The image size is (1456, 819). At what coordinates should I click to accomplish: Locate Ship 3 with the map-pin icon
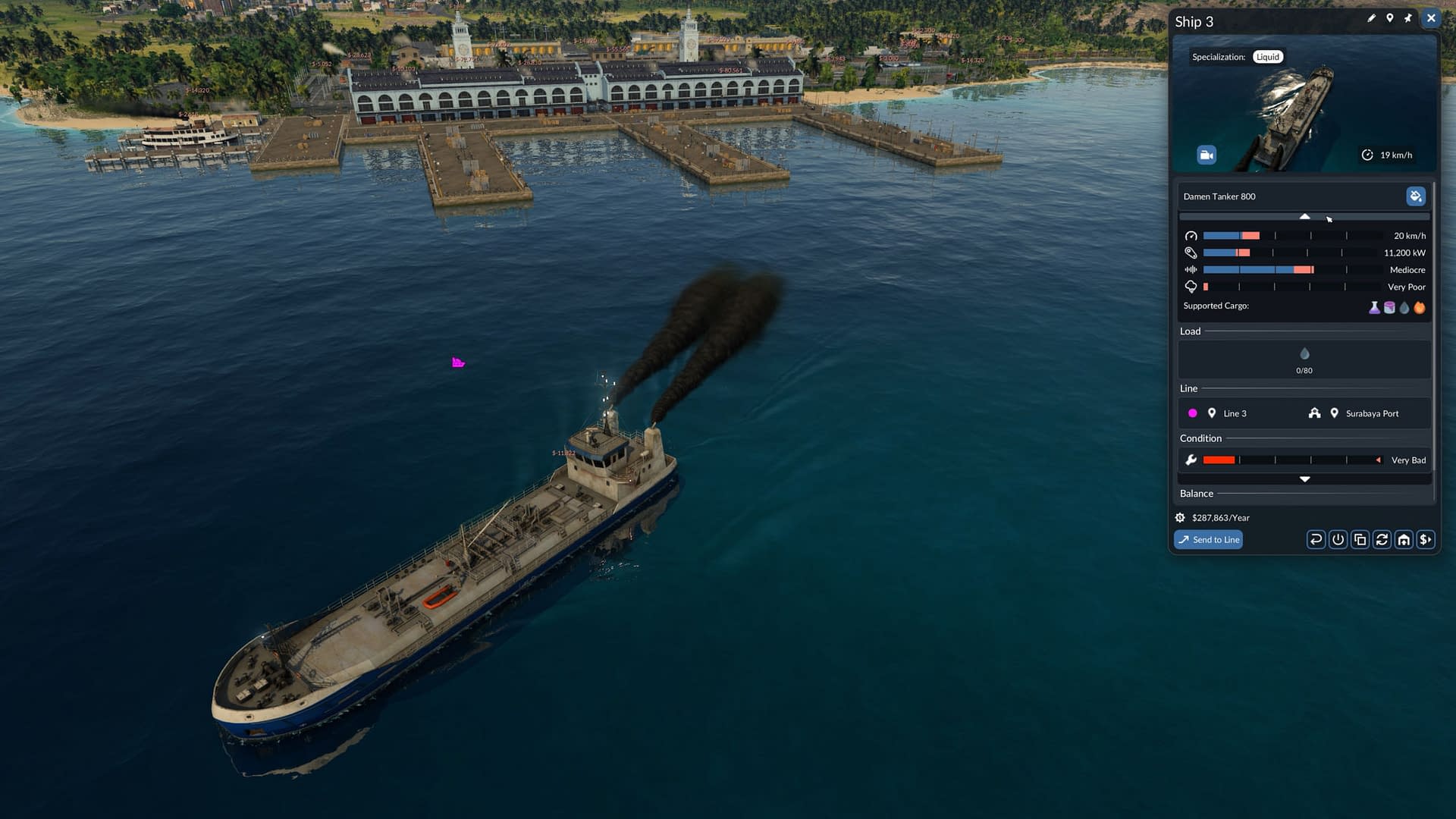pos(1389,18)
